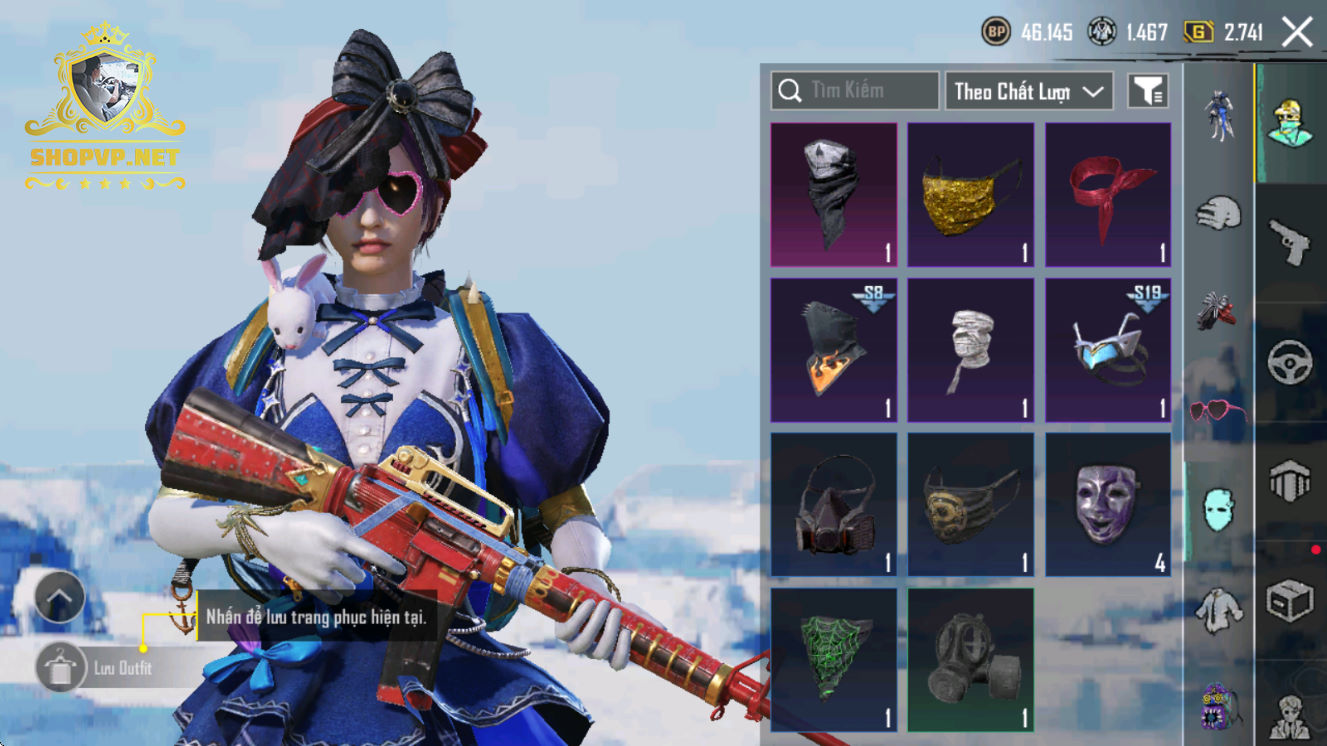Select the S8 flame mask
The height and width of the screenshot is (746, 1327).
(834, 350)
